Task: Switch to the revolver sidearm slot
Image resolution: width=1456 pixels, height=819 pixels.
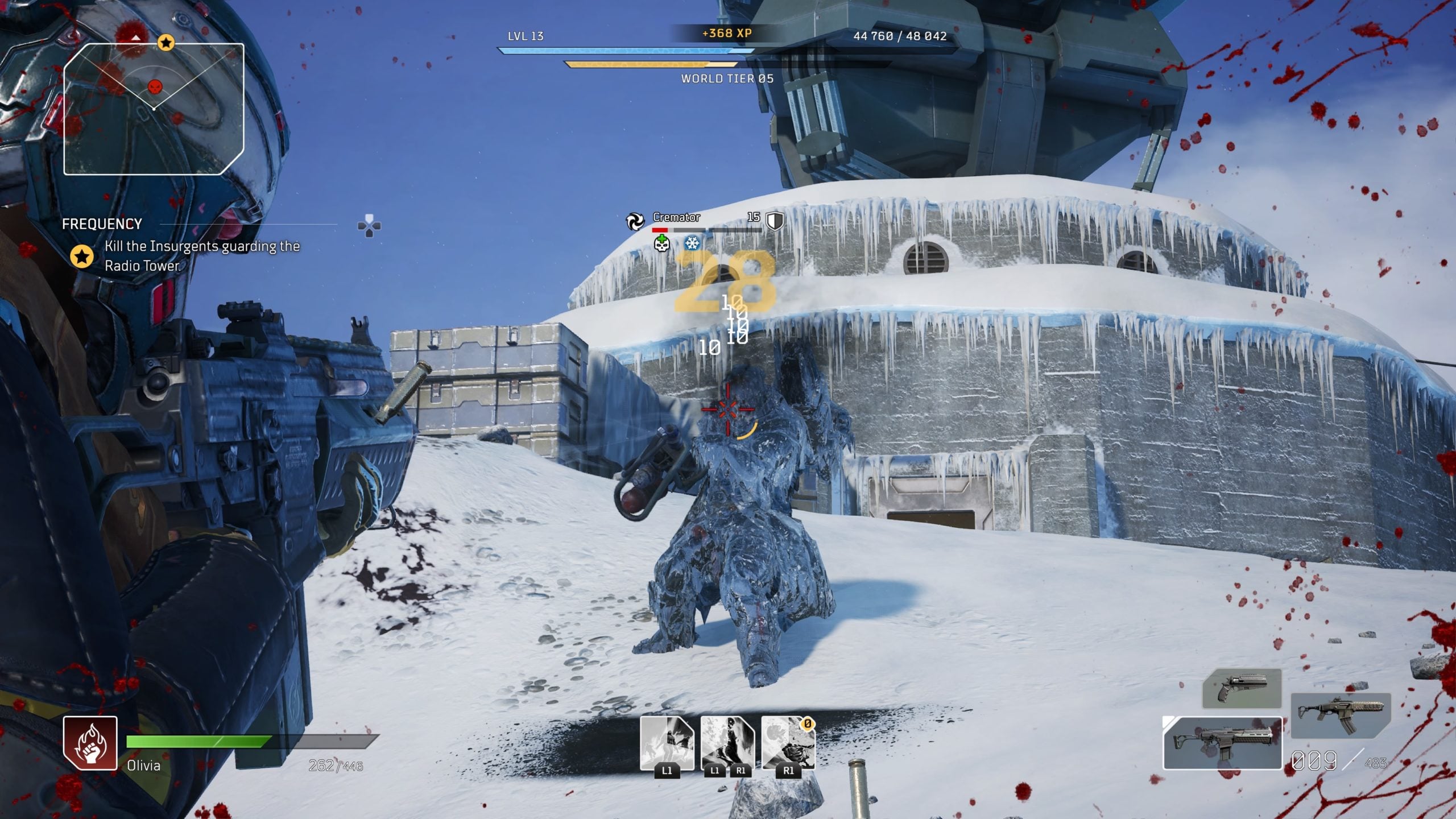Action: point(1242,689)
